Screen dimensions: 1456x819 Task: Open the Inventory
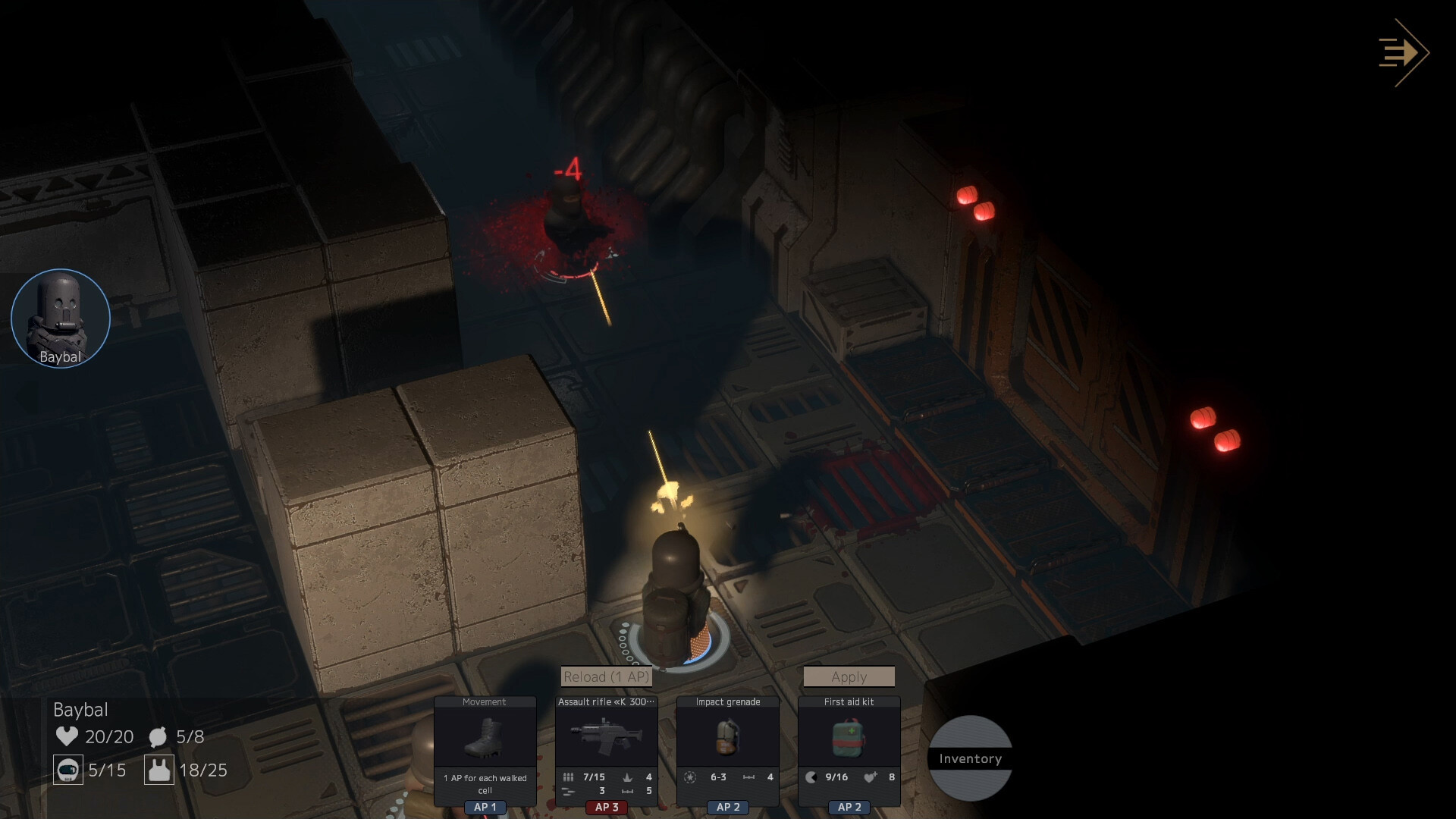pyautogui.click(x=970, y=758)
